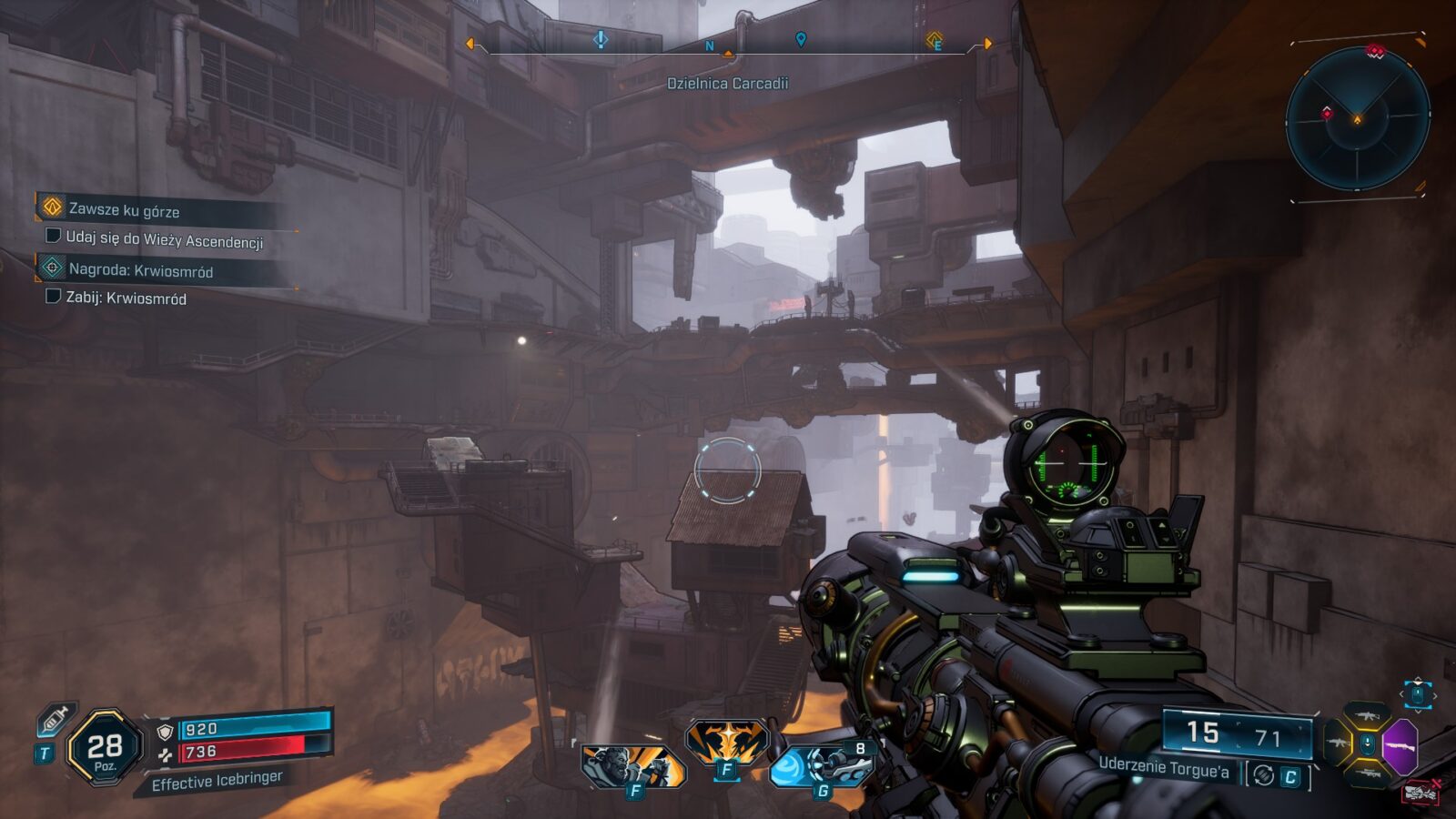Select the left rifle weapon slot

[x=1337, y=743]
